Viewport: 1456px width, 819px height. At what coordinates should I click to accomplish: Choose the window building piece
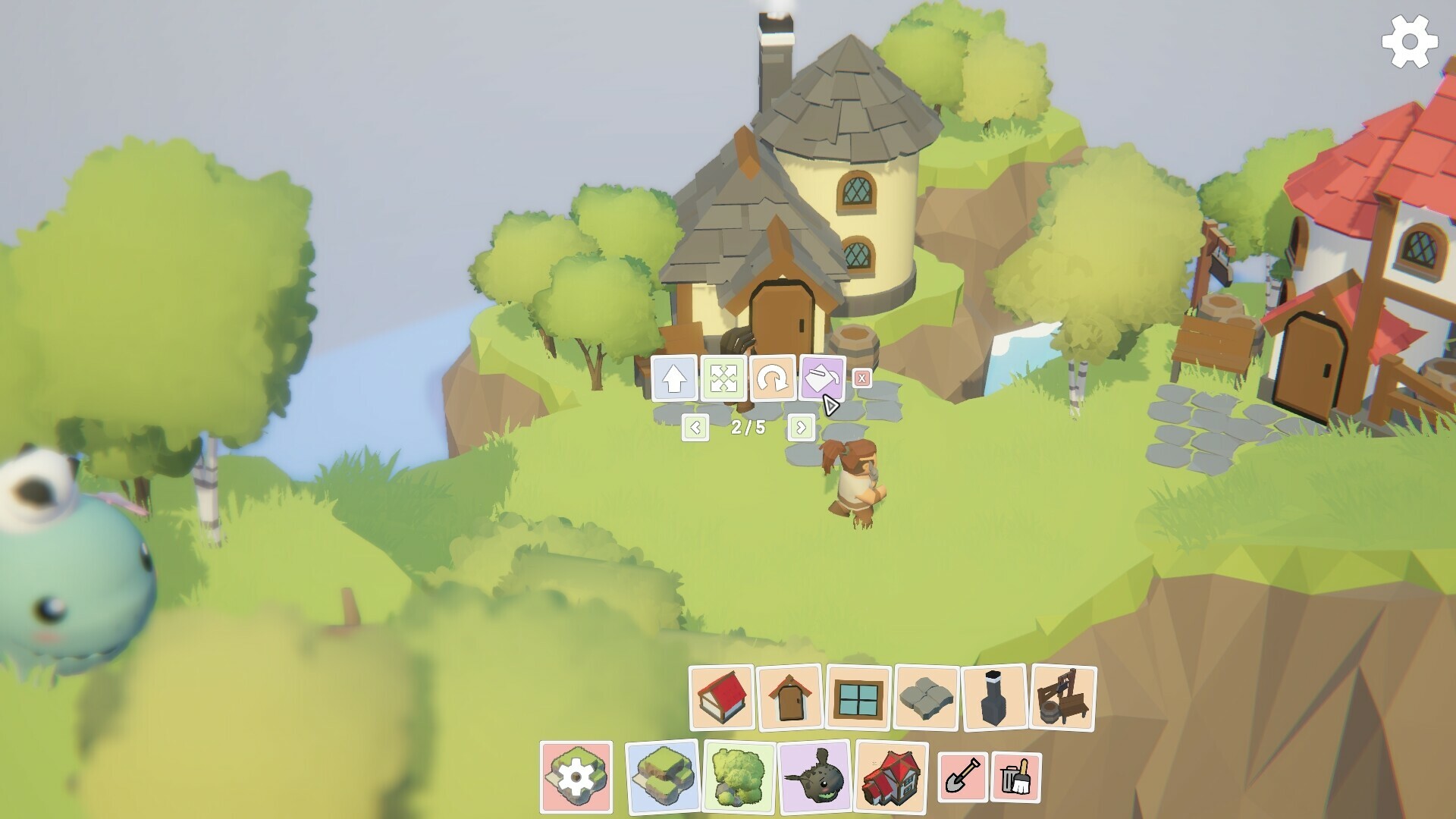pyautogui.click(x=858, y=698)
